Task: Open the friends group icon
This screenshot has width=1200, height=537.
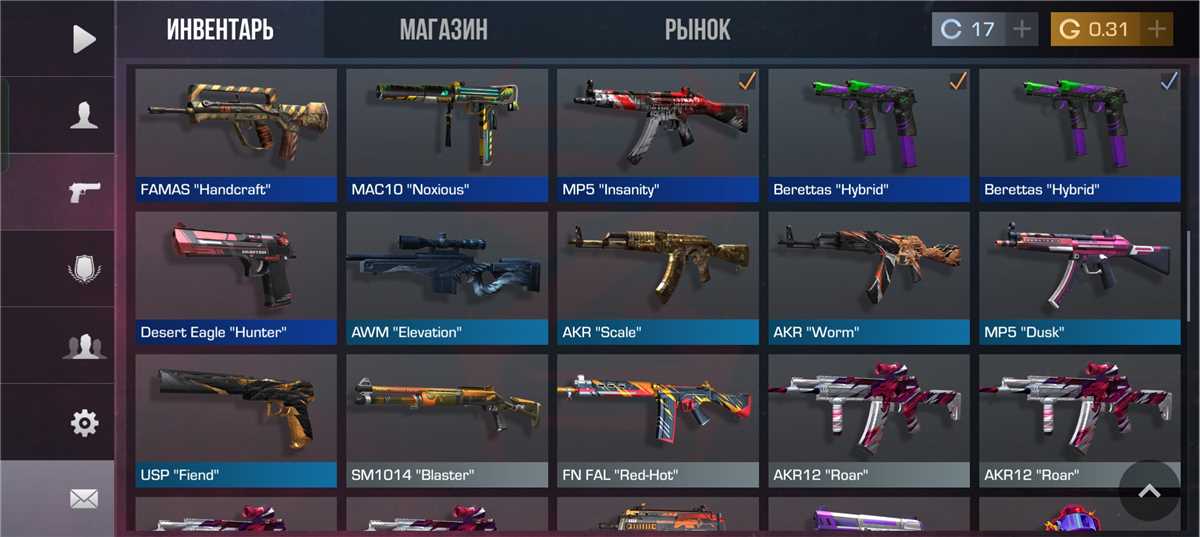Action: point(84,346)
